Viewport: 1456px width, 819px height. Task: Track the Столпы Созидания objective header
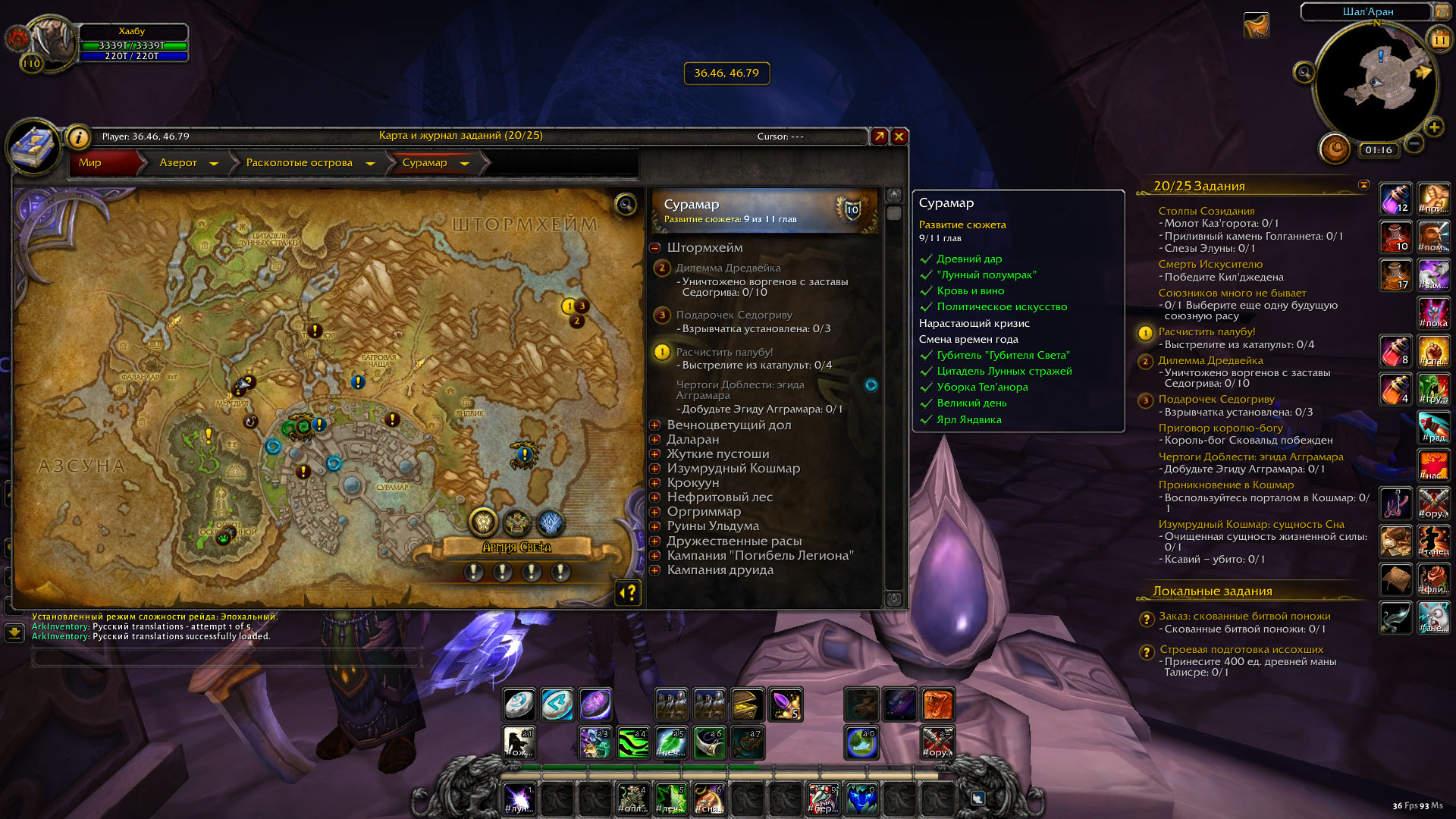click(1206, 211)
